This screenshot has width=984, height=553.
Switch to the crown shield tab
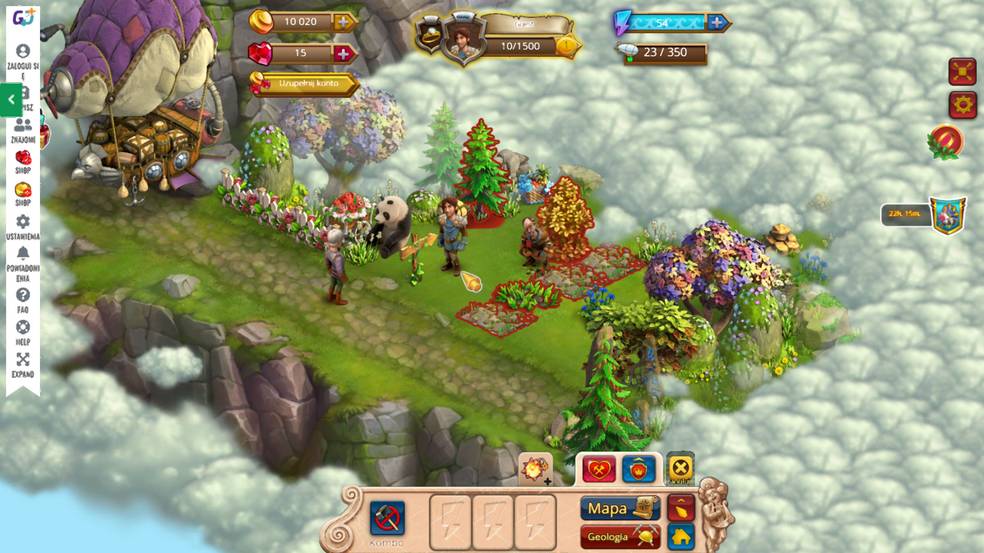point(639,468)
